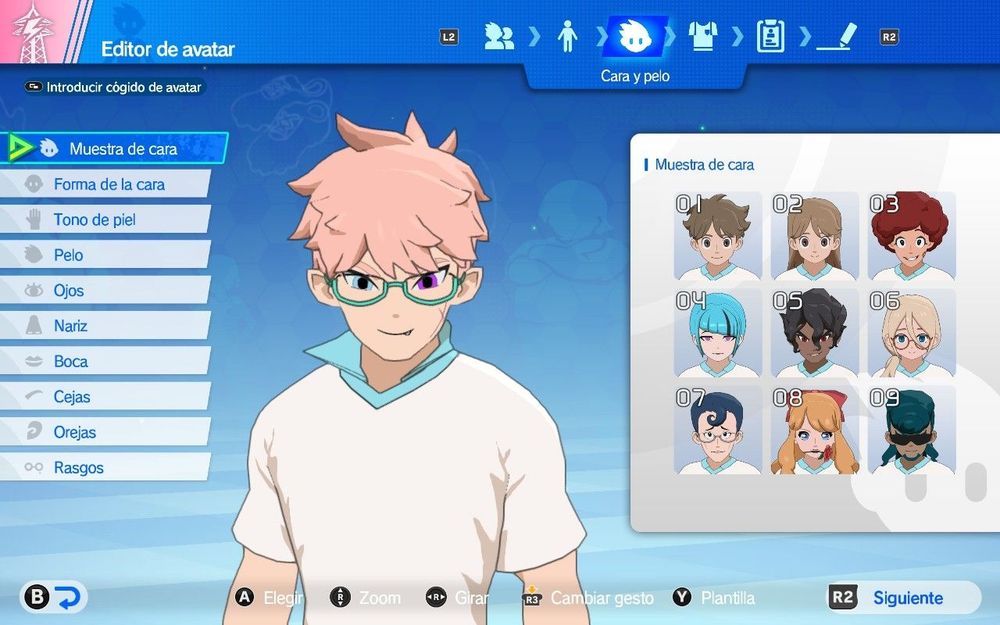
Task: Pick face sample 01 with brown spiky hair
Action: point(718,237)
